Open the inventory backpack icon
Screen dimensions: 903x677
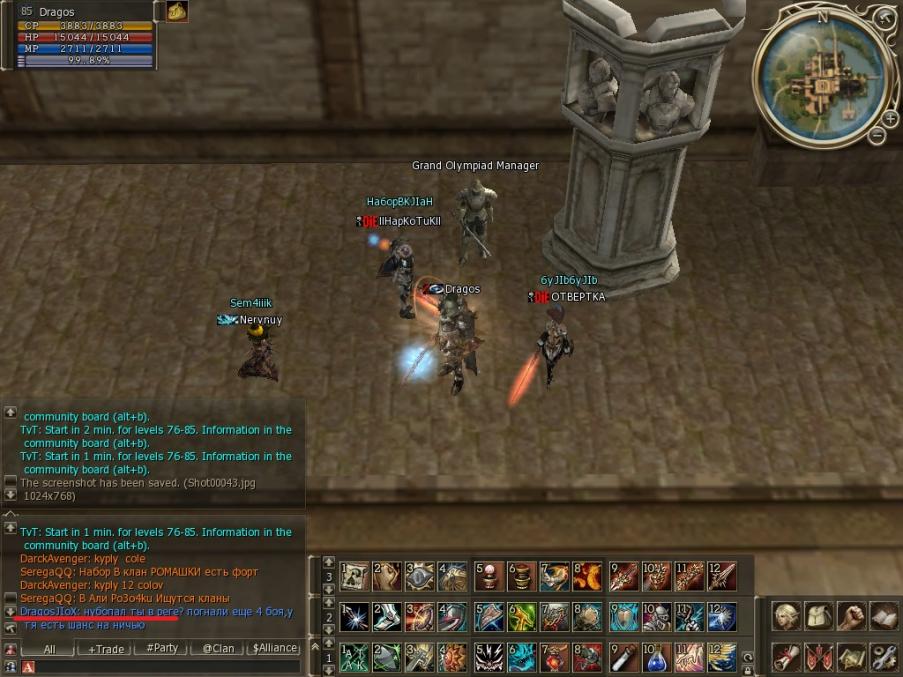(x=818, y=616)
